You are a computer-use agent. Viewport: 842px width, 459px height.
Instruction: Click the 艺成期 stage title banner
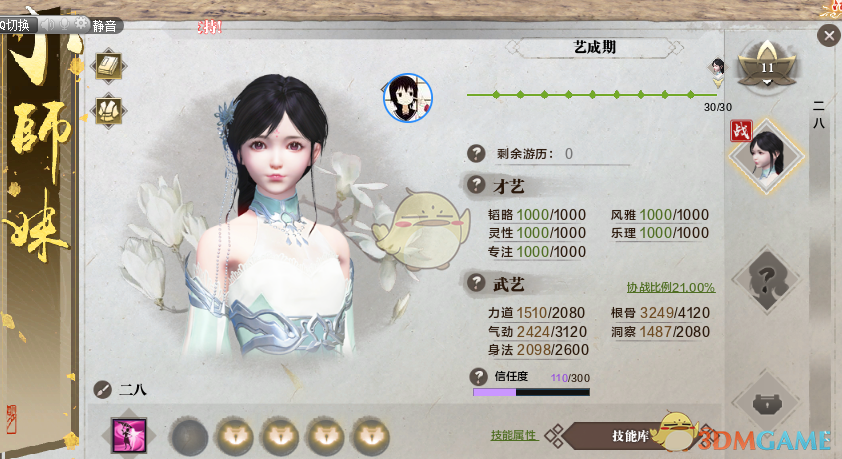point(594,46)
